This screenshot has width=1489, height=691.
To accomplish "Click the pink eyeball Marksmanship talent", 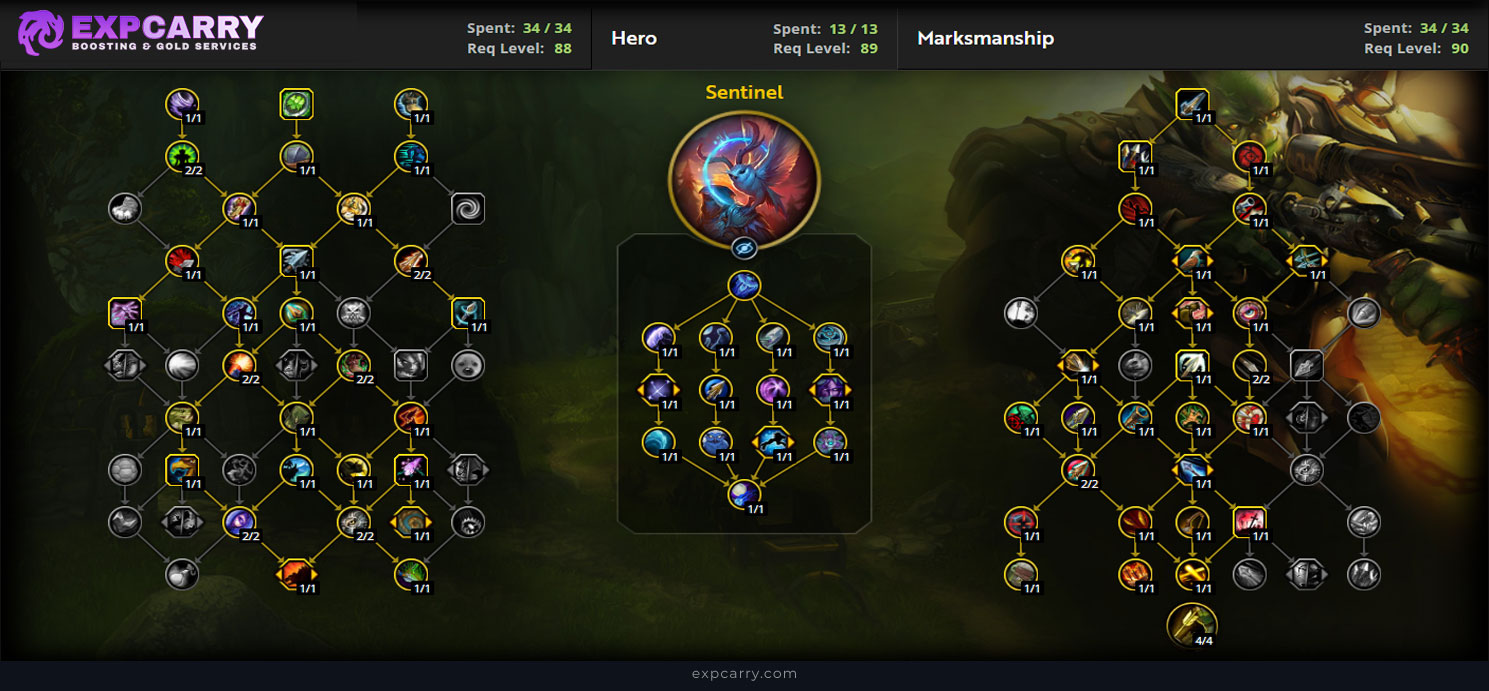I will tap(1249, 313).
